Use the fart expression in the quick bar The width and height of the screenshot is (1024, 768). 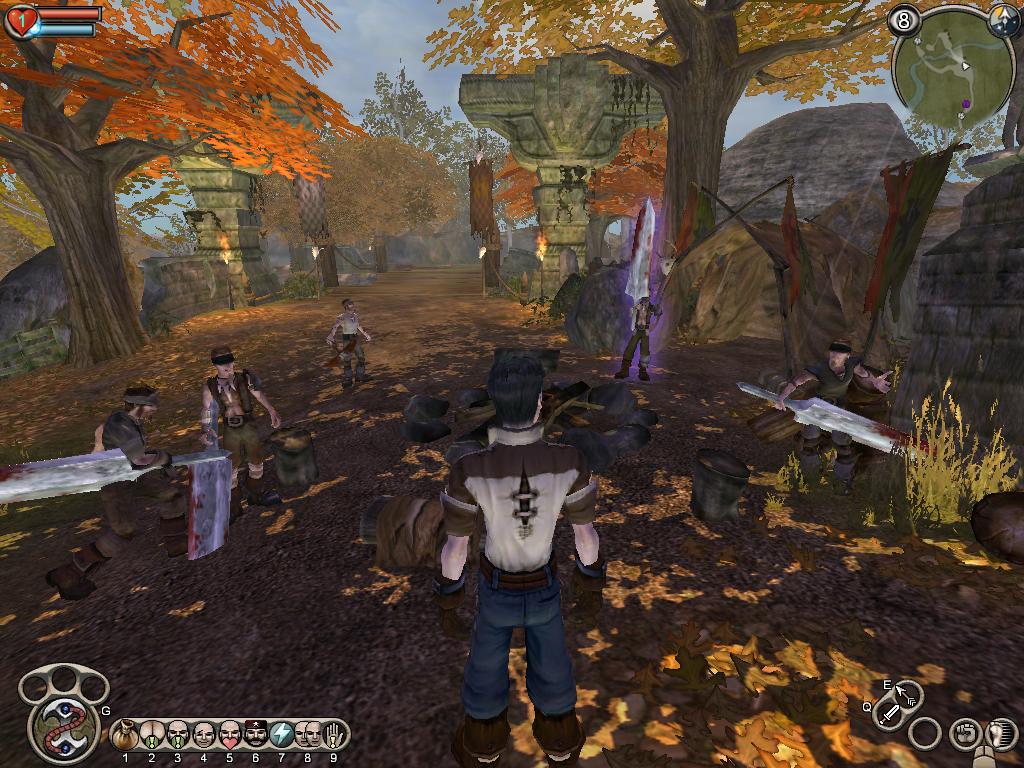[152, 734]
